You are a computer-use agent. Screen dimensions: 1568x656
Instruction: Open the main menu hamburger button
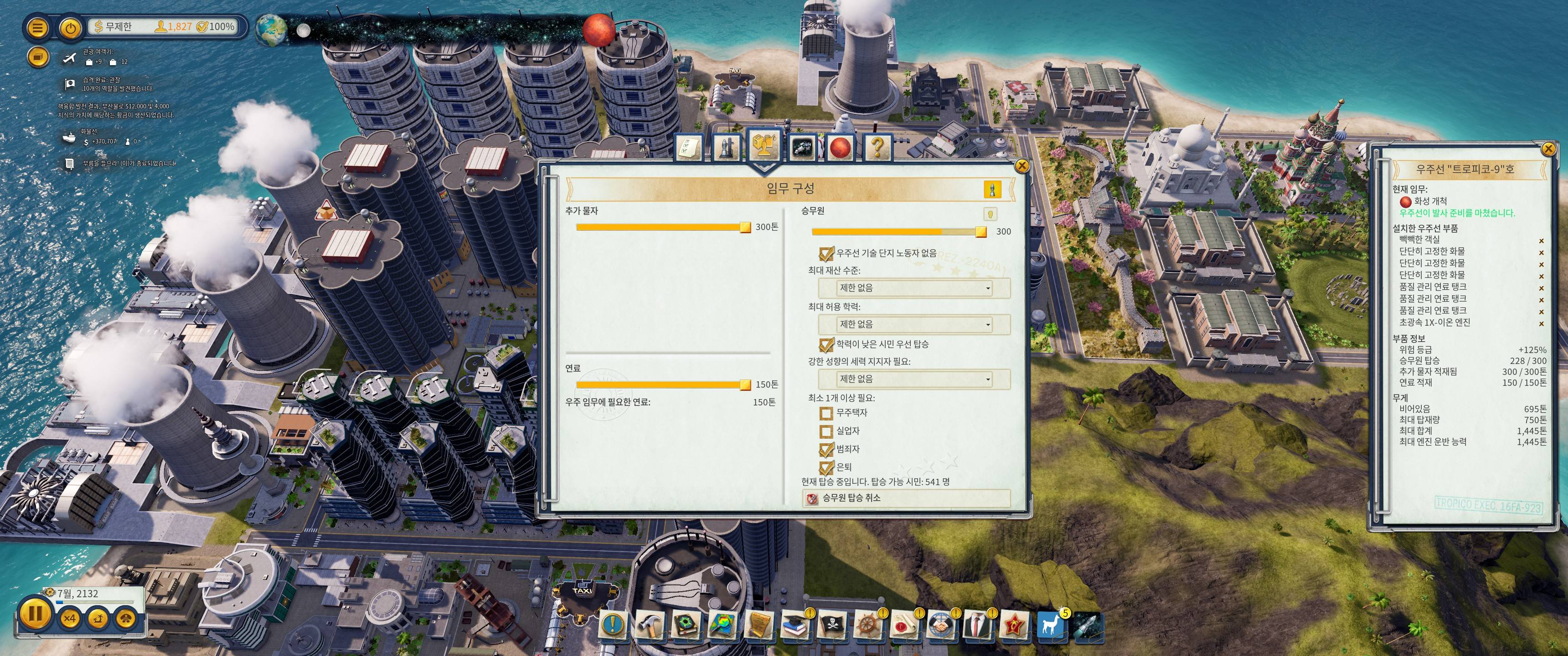click(x=38, y=28)
